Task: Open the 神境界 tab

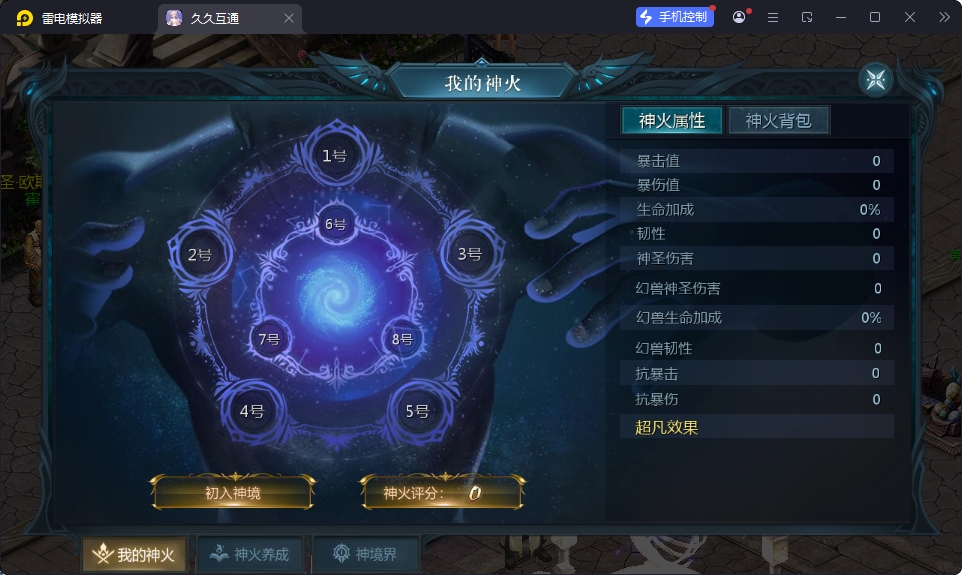Action: pyautogui.click(x=366, y=554)
